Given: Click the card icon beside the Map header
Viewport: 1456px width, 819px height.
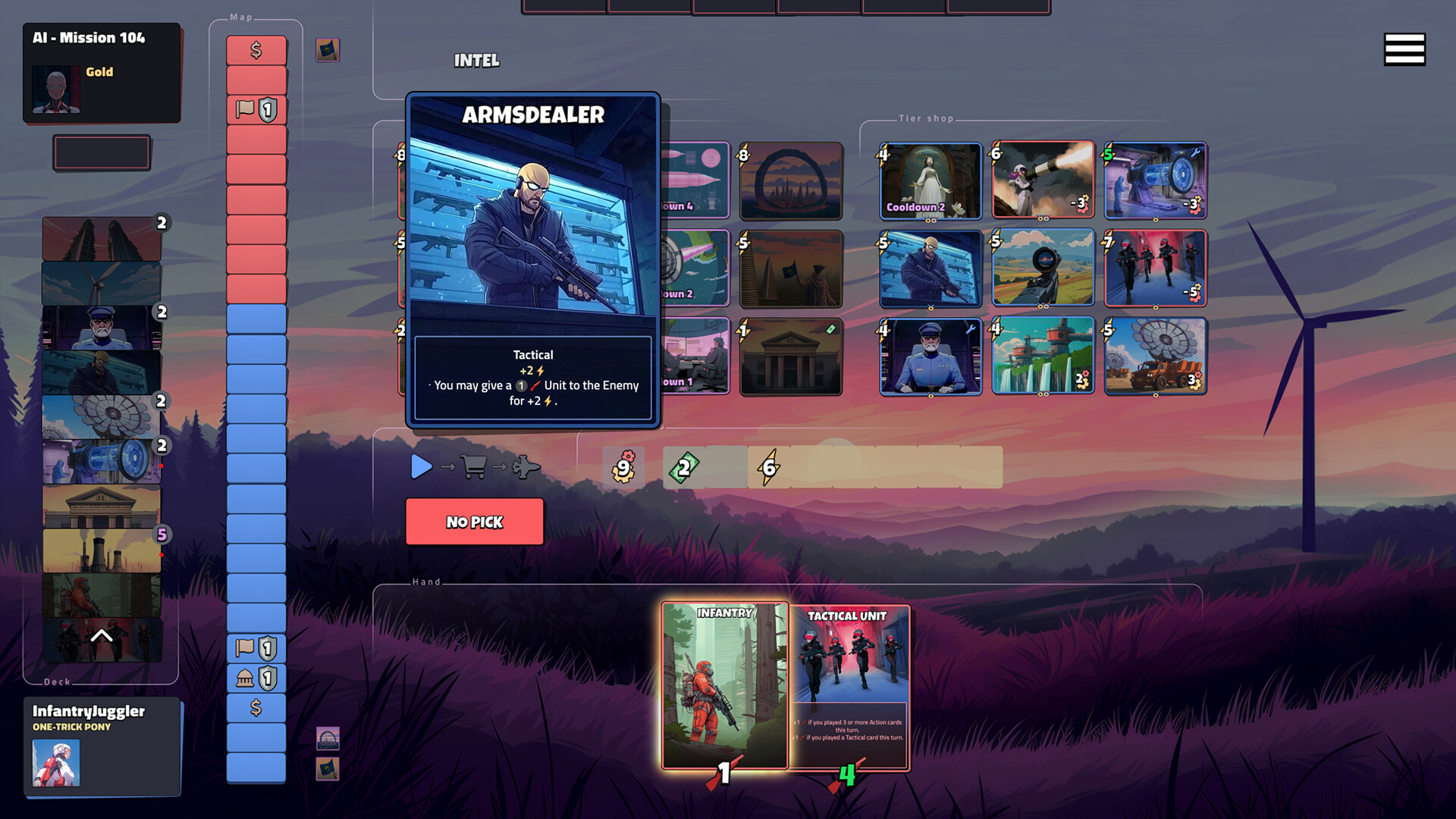Looking at the screenshot, I should click(x=328, y=50).
